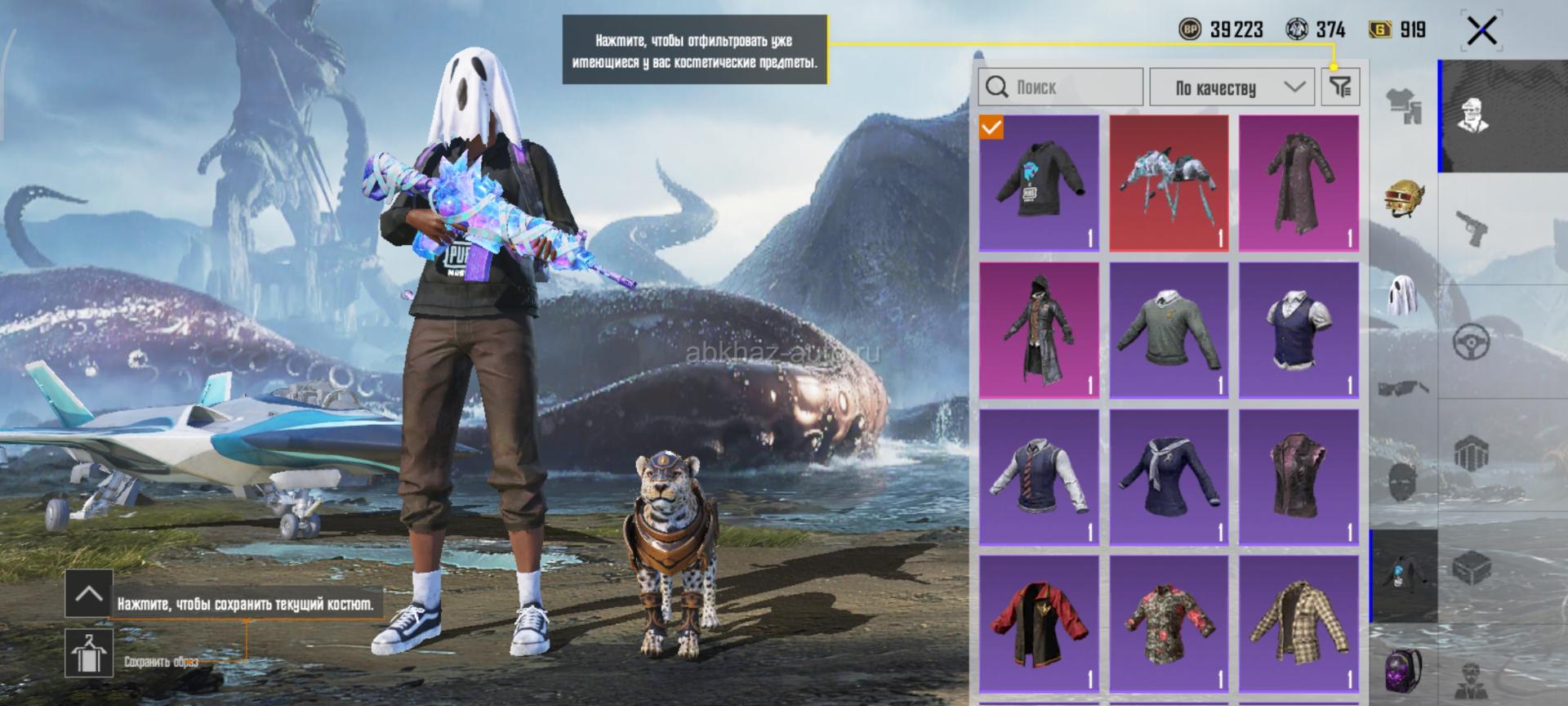The image size is (1568, 706).
Task: Equip the hooded black coat
Action: [1039, 330]
